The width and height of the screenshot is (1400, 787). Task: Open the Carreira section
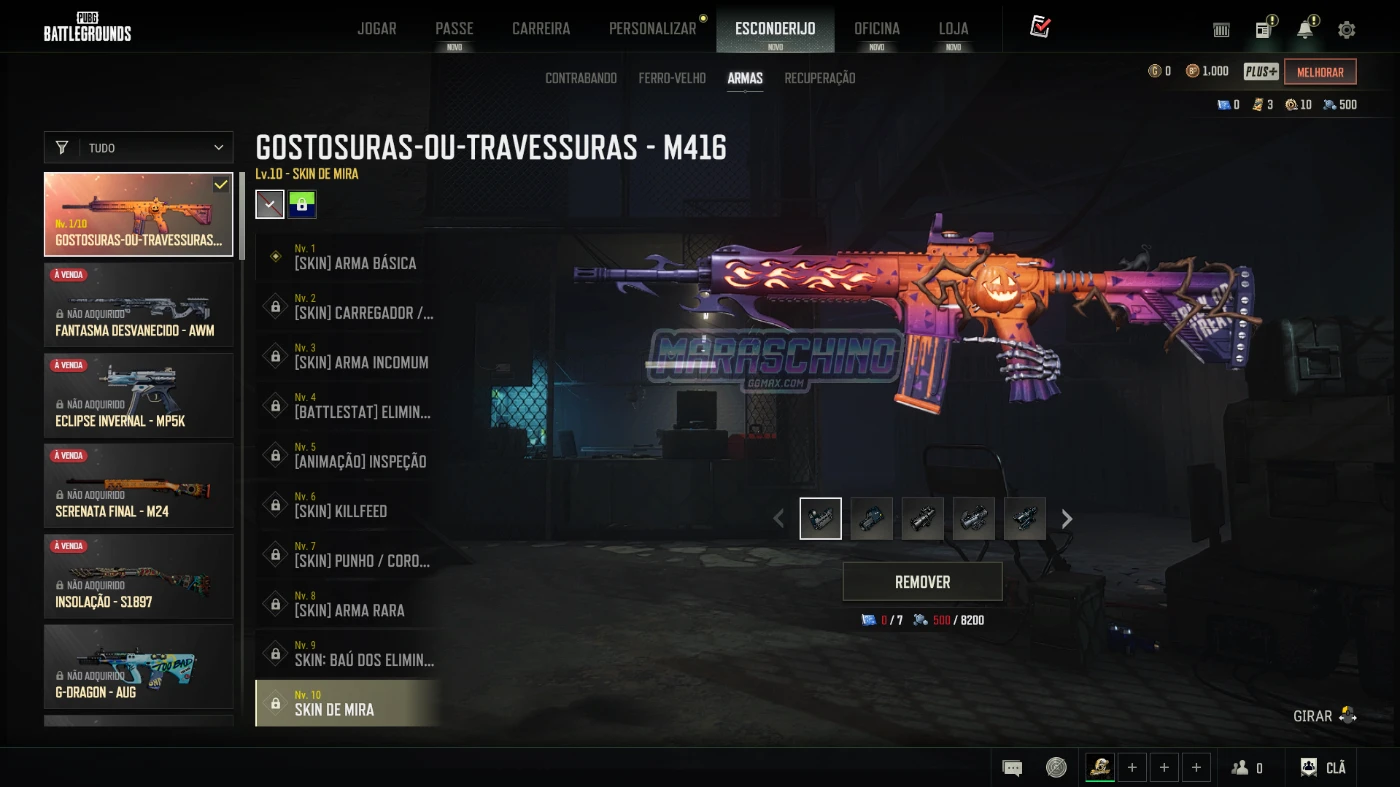541,28
